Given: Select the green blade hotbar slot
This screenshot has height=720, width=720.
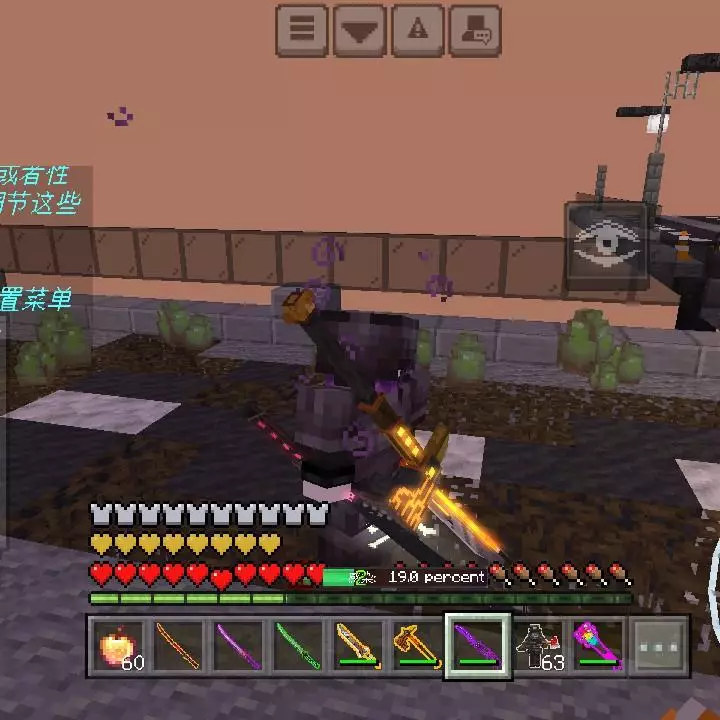Looking at the screenshot, I should [299, 646].
